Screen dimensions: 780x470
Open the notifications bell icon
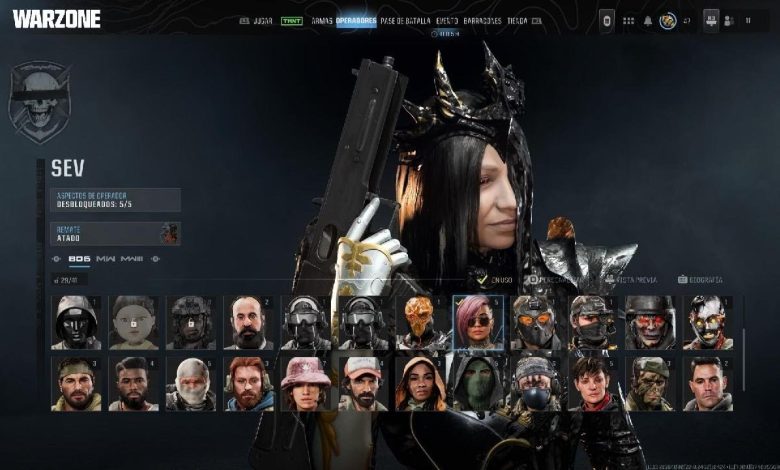coord(648,20)
